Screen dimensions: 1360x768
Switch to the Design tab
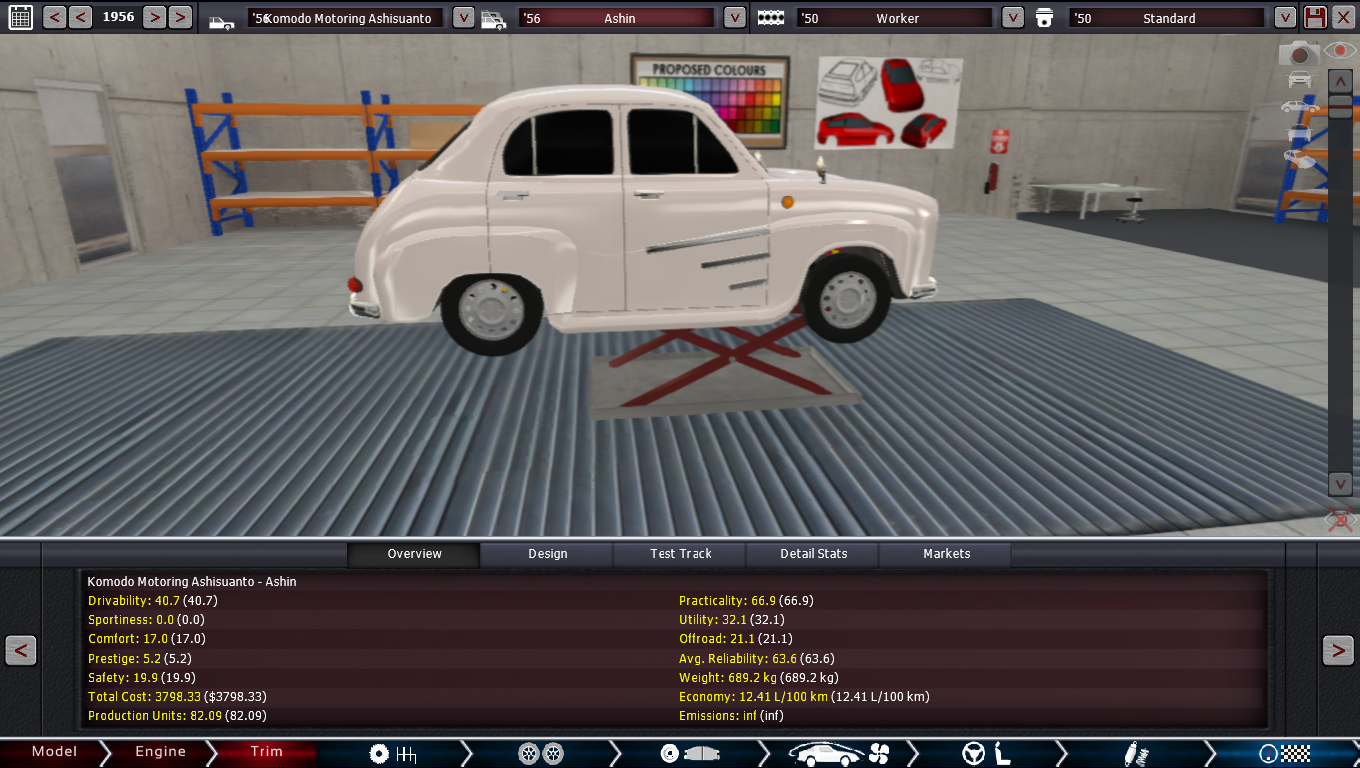547,554
